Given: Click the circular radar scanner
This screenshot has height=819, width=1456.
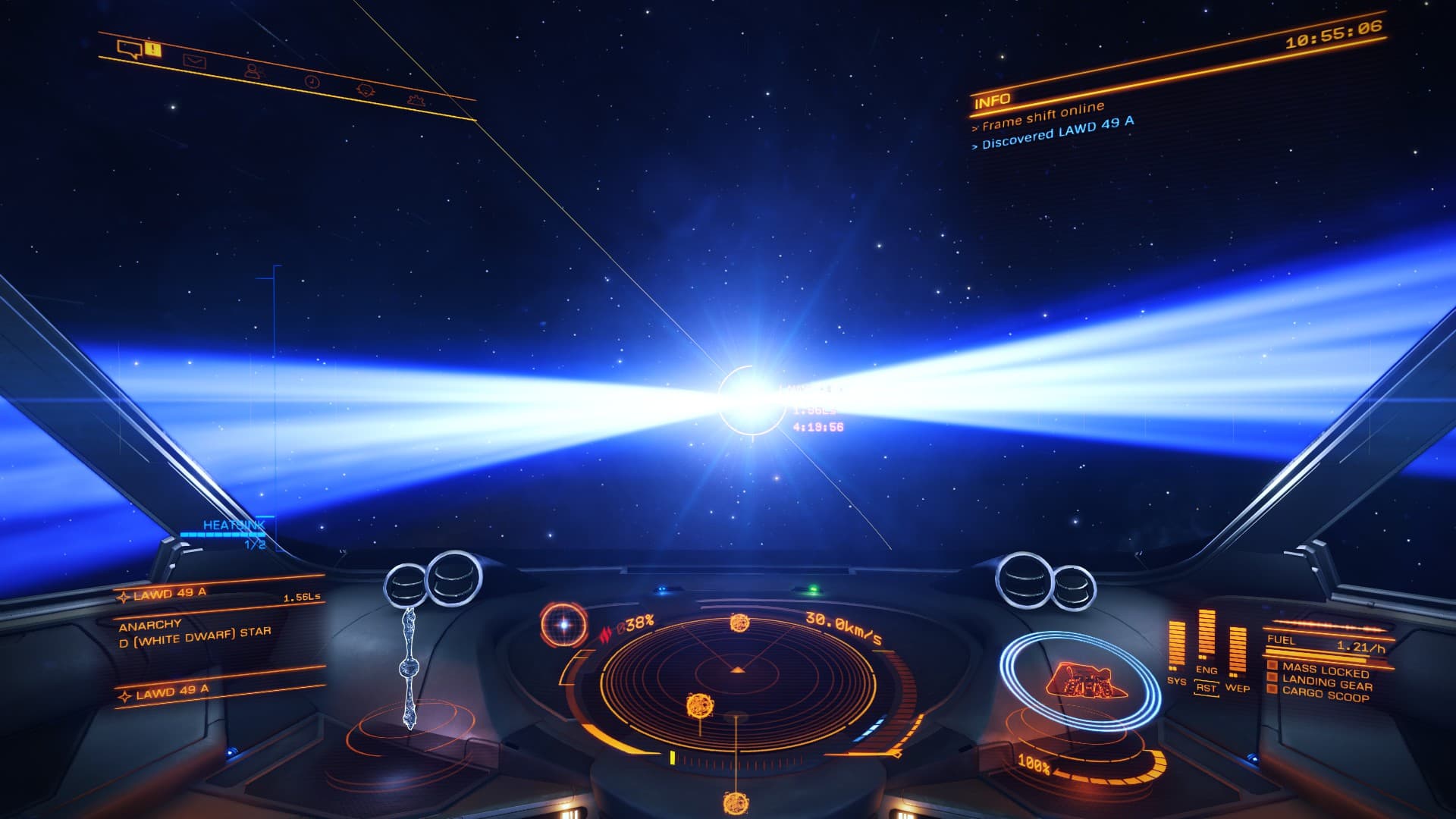Looking at the screenshot, I should [737, 682].
